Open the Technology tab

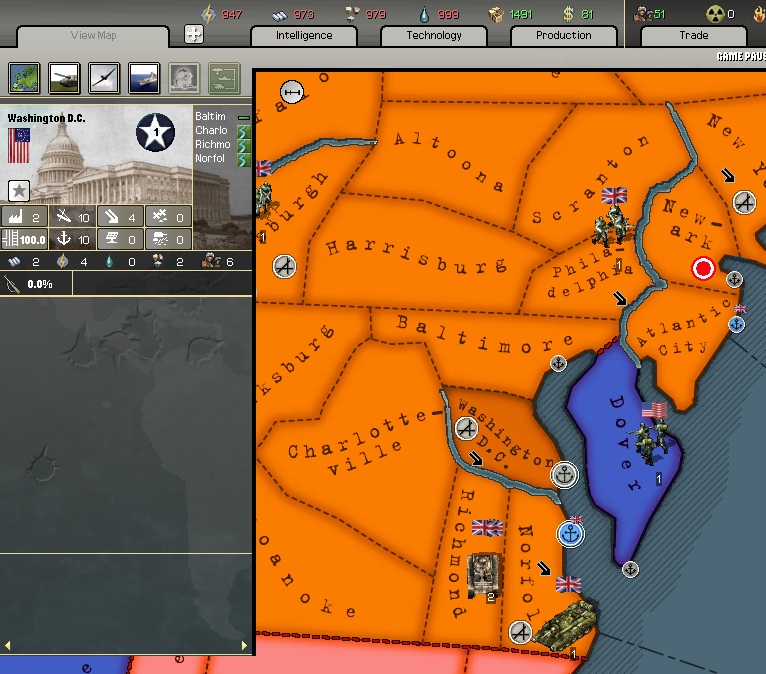pyautogui.click(x=434, y=36)
